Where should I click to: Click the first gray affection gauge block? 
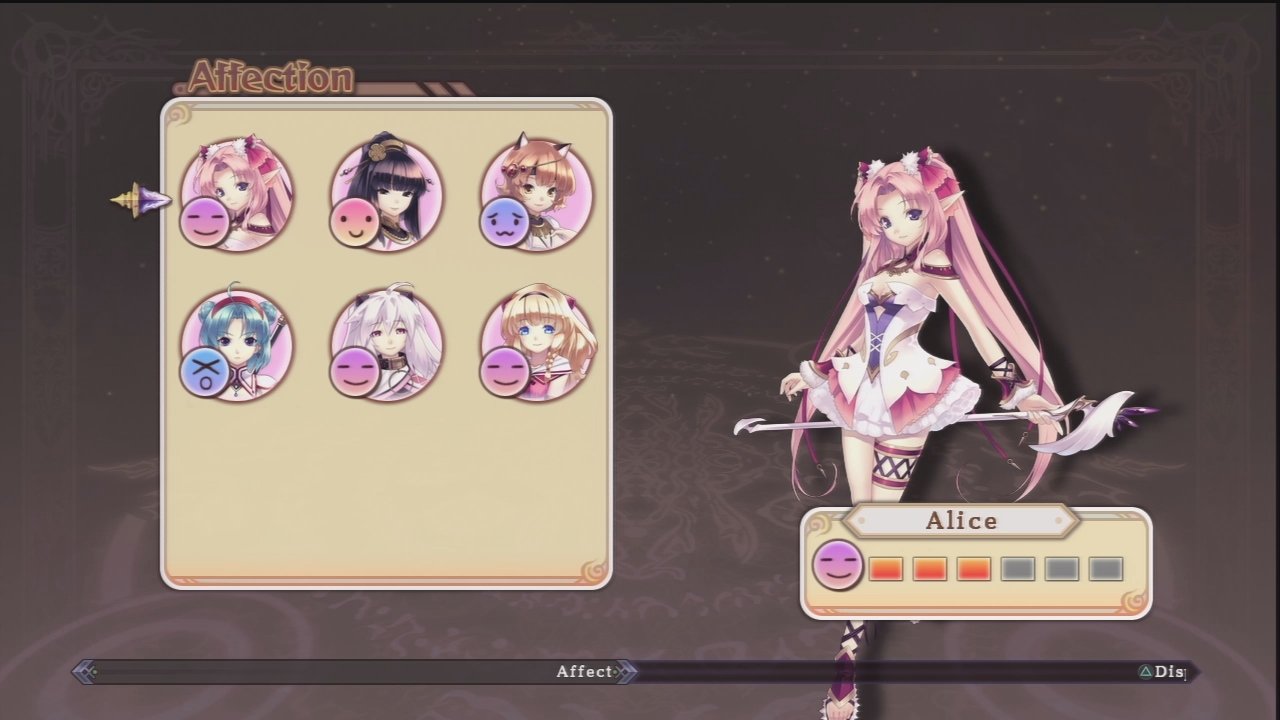click(x=1019, y=568)
